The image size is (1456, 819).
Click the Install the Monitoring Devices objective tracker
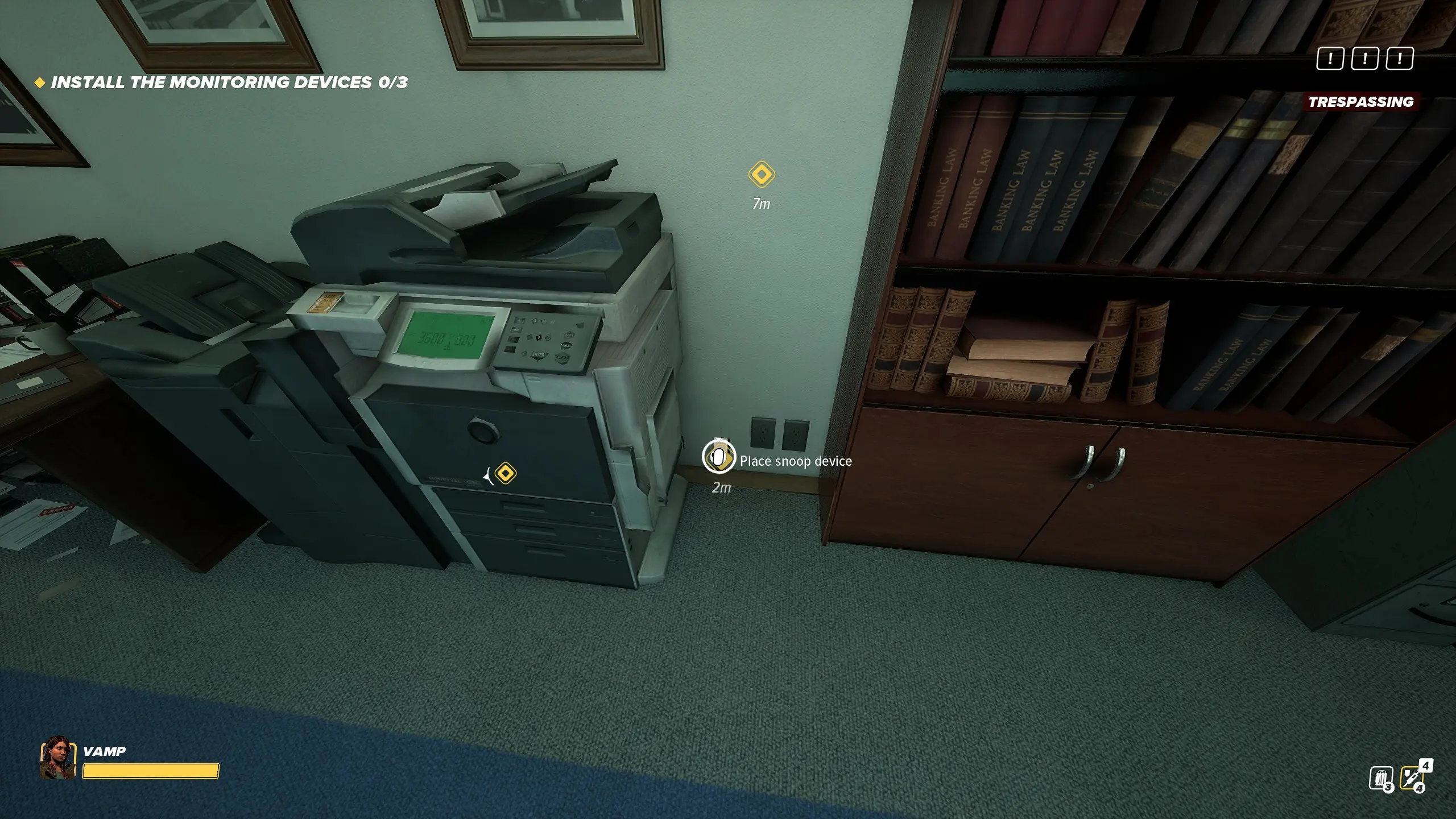[229, 82]
